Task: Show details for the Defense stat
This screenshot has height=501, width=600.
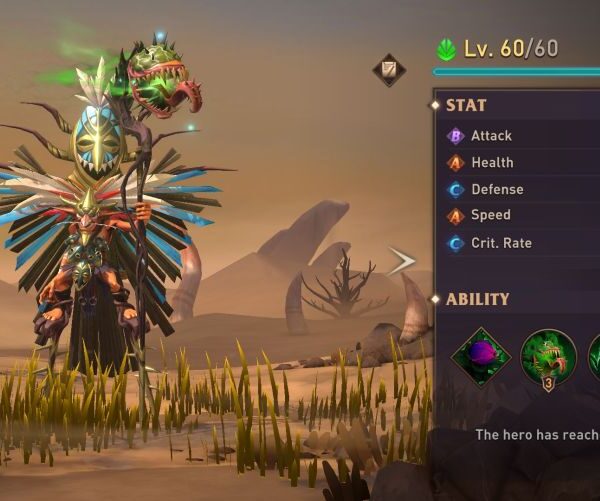Action: [x=497, y=189]
